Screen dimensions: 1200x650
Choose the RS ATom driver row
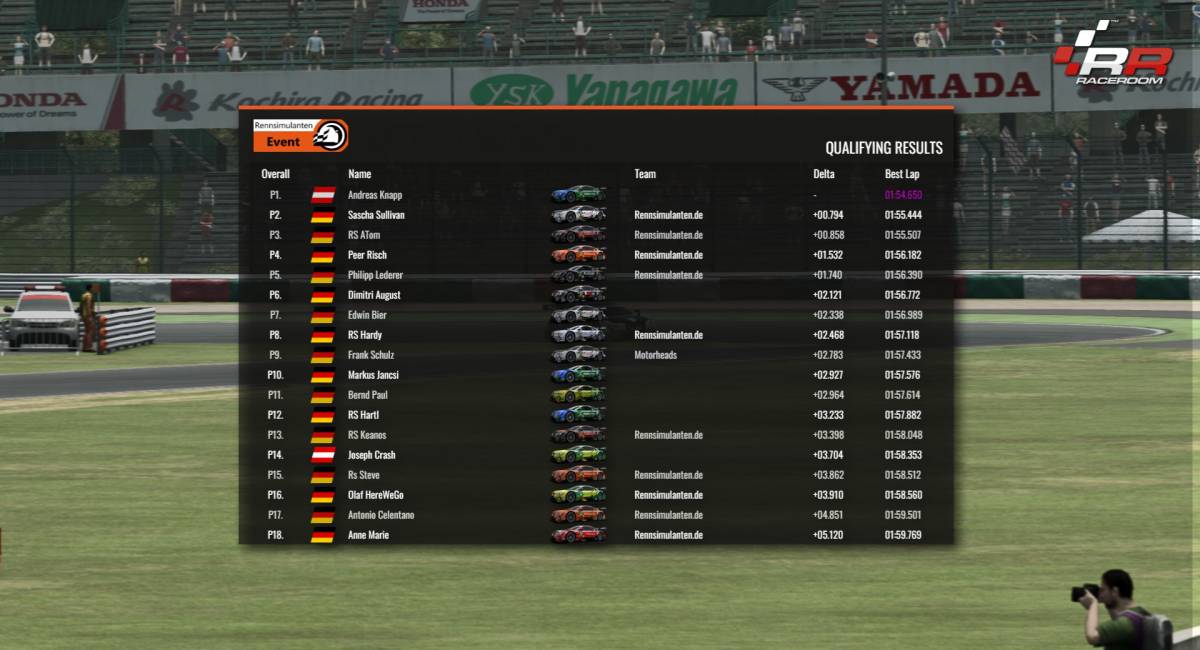pyautogui.click(x=364, y=235)
